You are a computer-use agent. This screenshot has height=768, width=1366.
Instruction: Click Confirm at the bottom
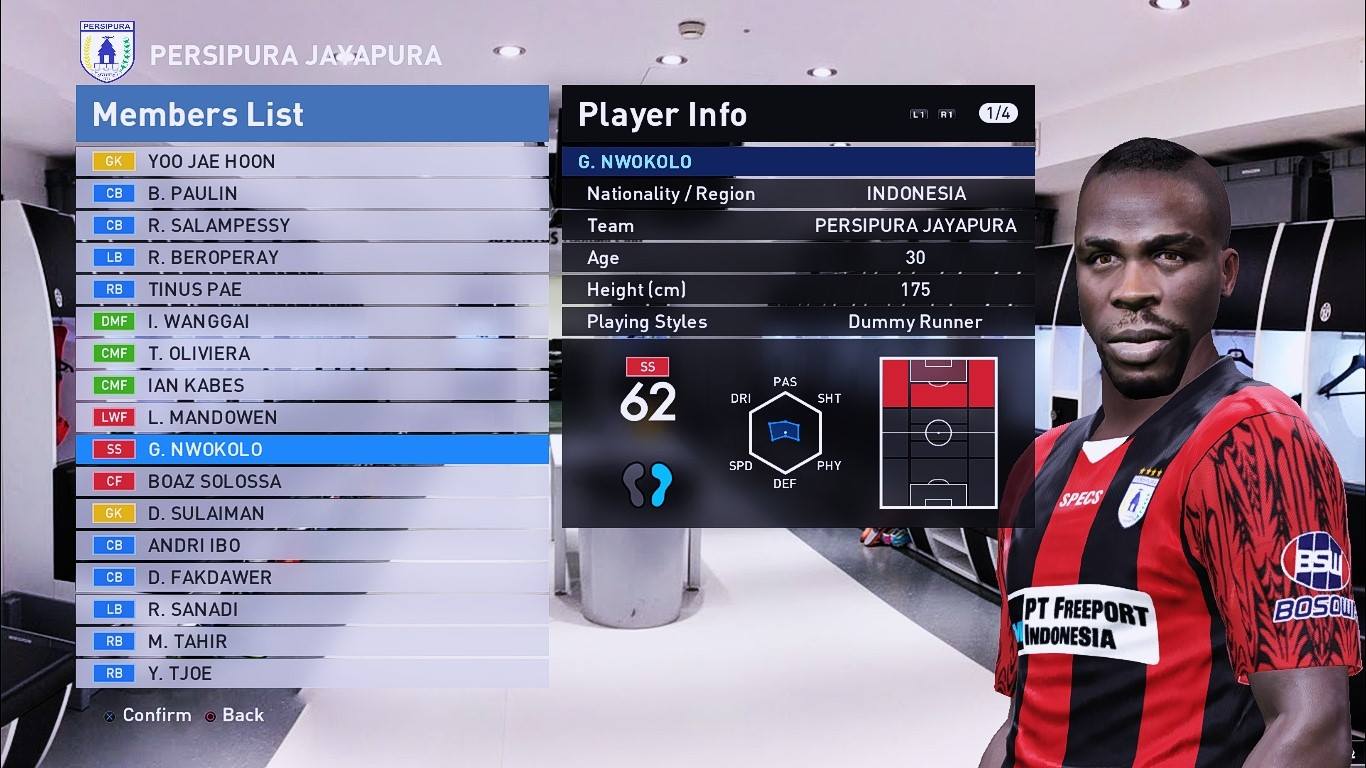[x=155, y=715]
